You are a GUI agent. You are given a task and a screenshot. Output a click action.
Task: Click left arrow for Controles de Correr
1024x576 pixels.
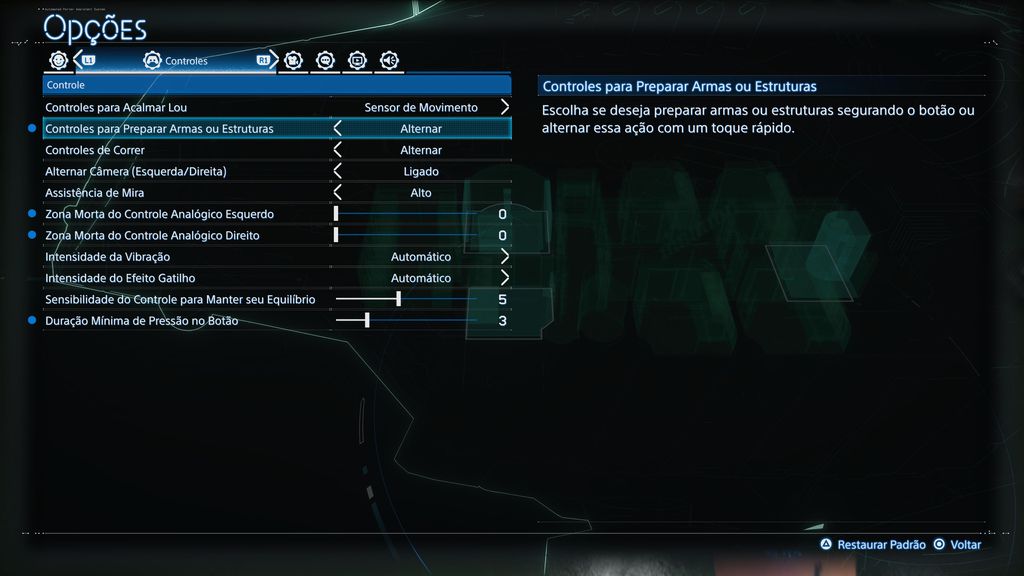click(337, 150)
